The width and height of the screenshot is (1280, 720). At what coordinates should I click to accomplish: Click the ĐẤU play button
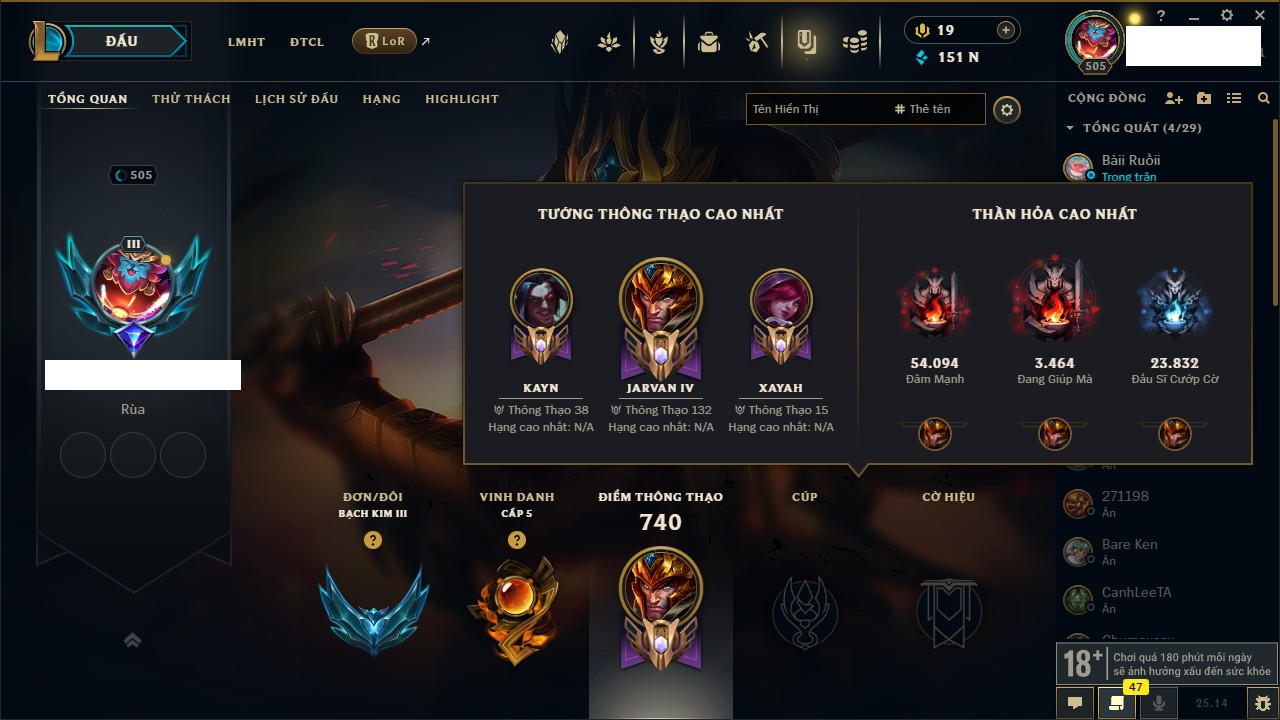pyautogui.click(x=122, y=41)
